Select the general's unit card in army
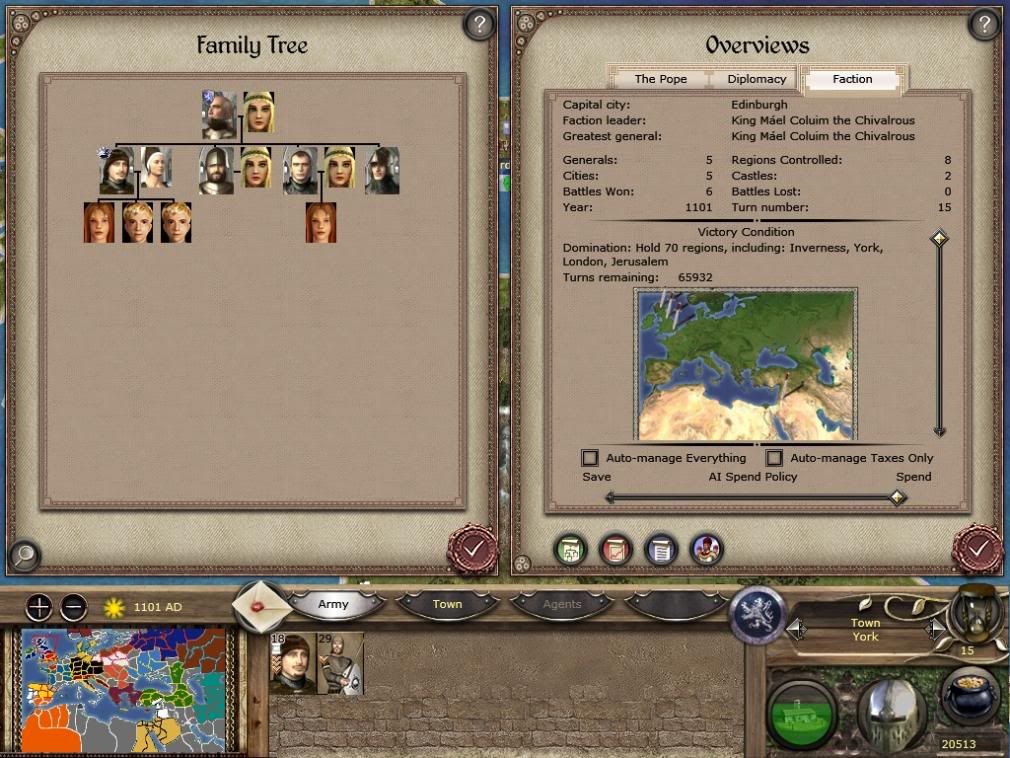1010x758 pixels. 292,663
